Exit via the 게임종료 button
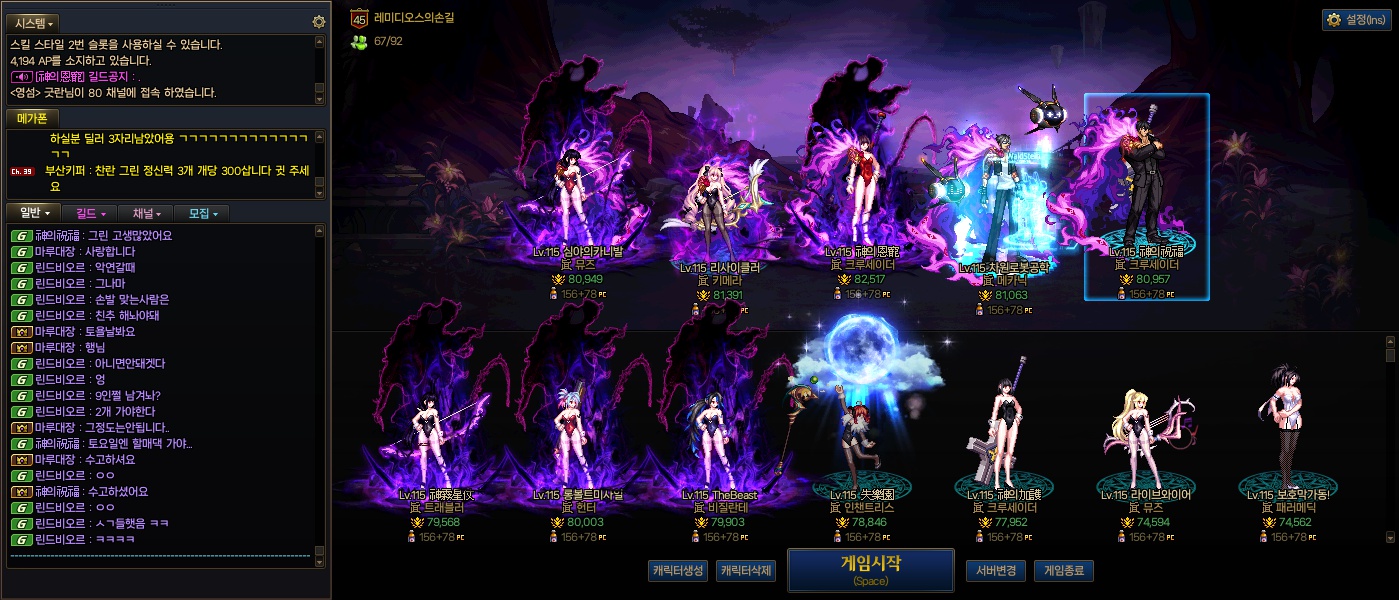Screen dimensions: 1399x600 1063,571
